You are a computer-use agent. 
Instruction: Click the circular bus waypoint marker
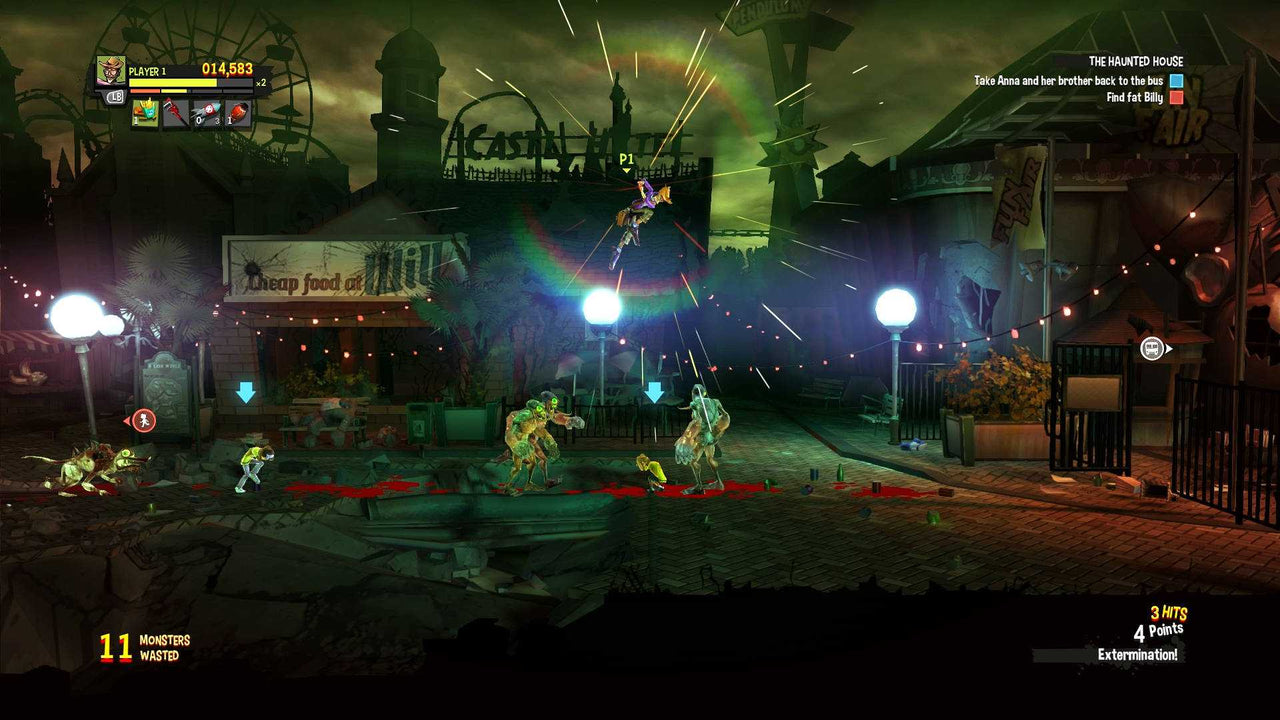click(1152, 348)
